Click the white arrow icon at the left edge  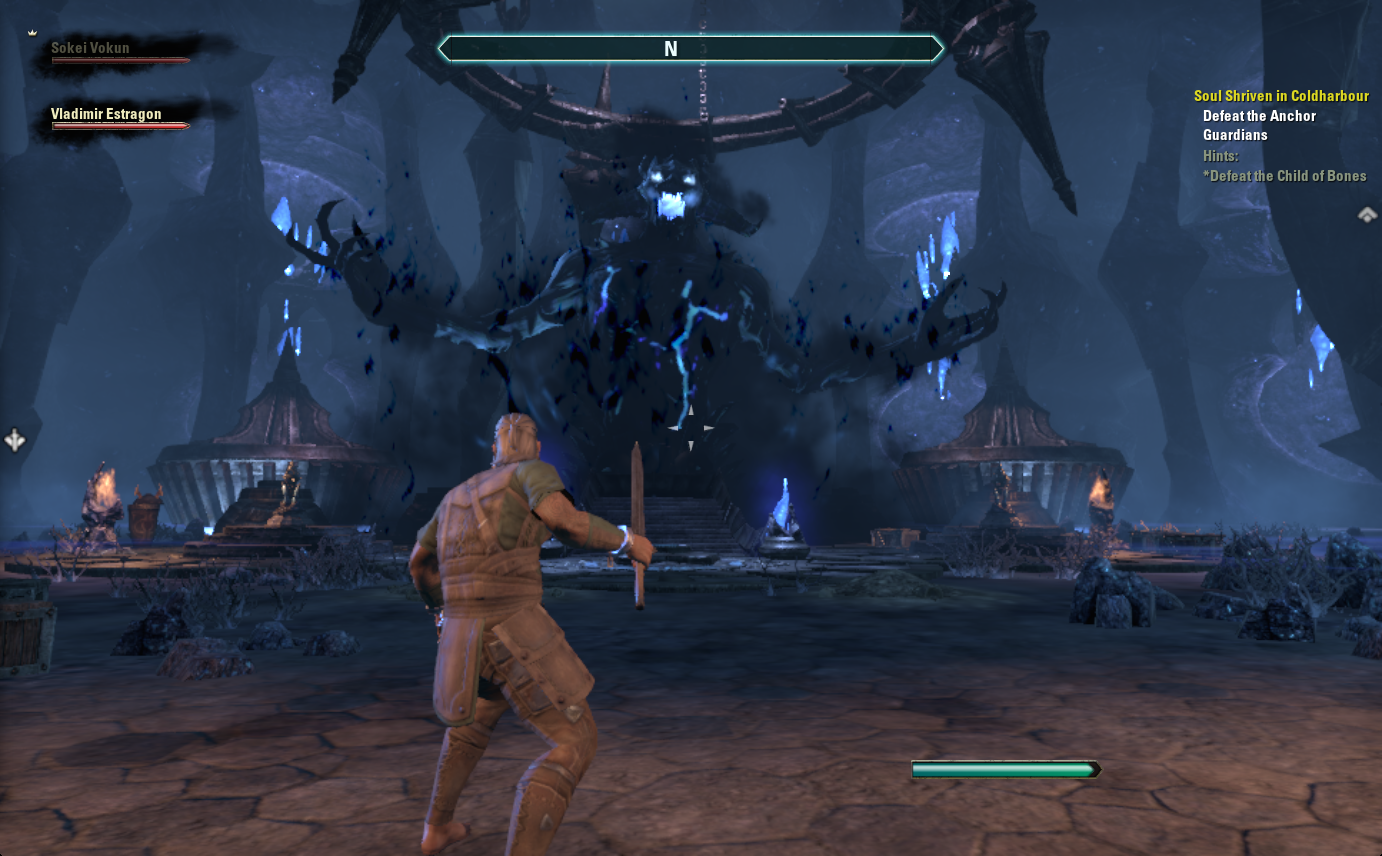(x=14, y=439)
